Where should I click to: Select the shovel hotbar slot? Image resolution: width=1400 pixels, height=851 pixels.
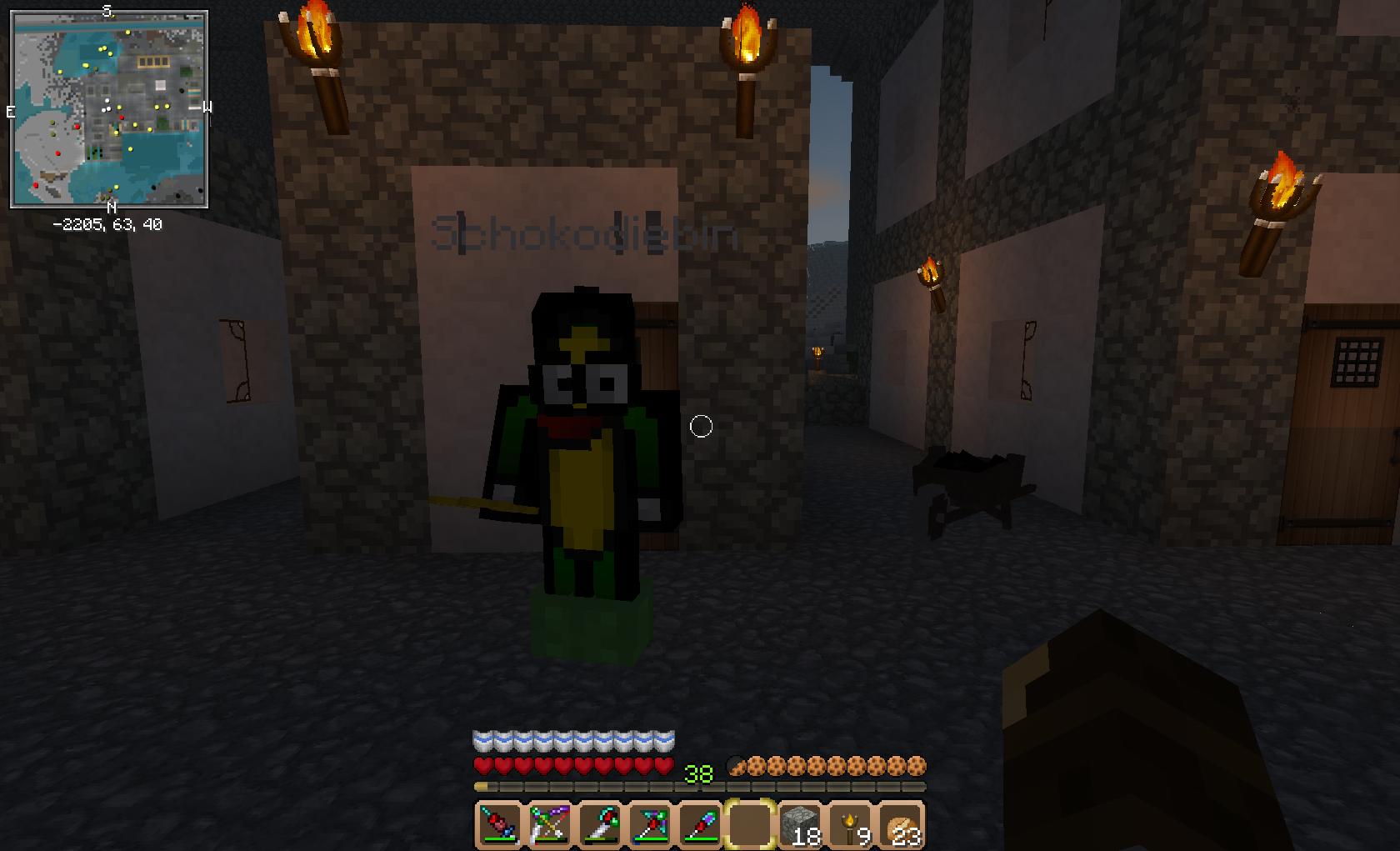[x=700, y=824]
